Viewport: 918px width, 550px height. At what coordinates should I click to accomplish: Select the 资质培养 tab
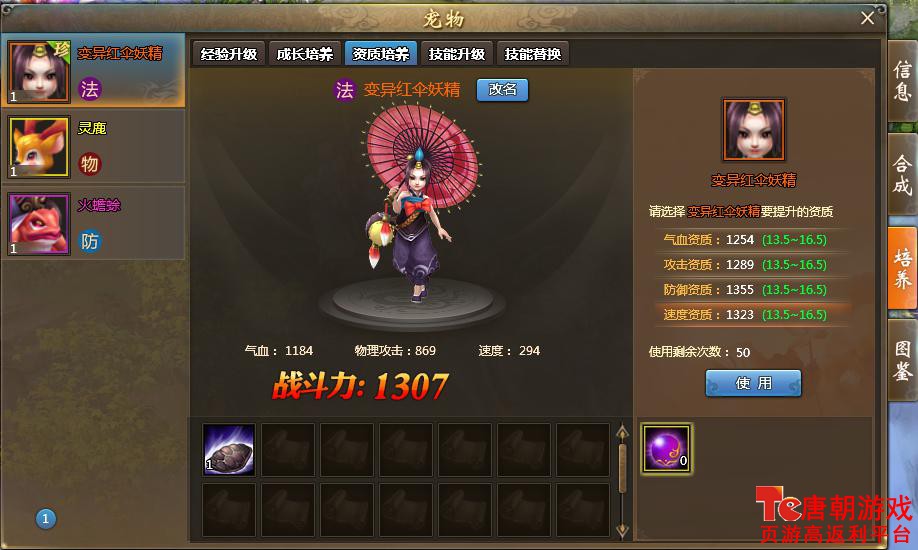381,55
